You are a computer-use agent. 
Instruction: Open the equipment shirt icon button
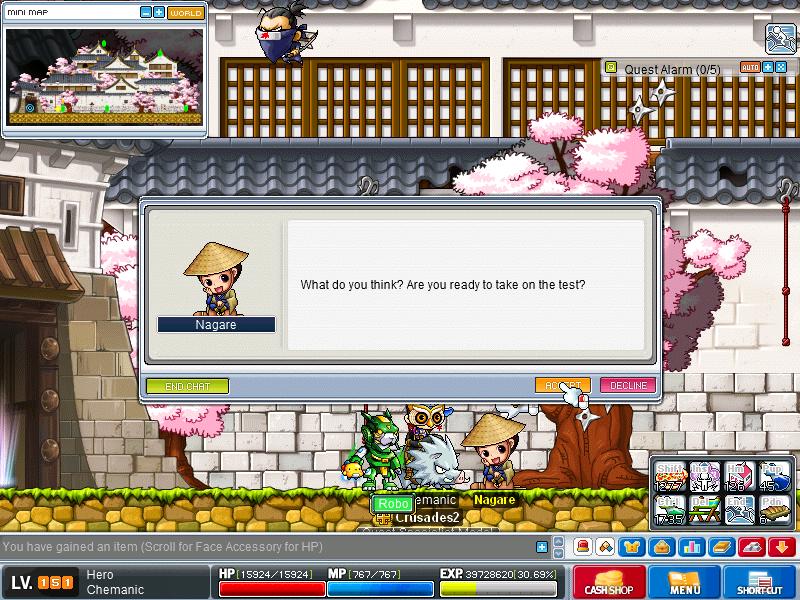[x=632, y=547]
